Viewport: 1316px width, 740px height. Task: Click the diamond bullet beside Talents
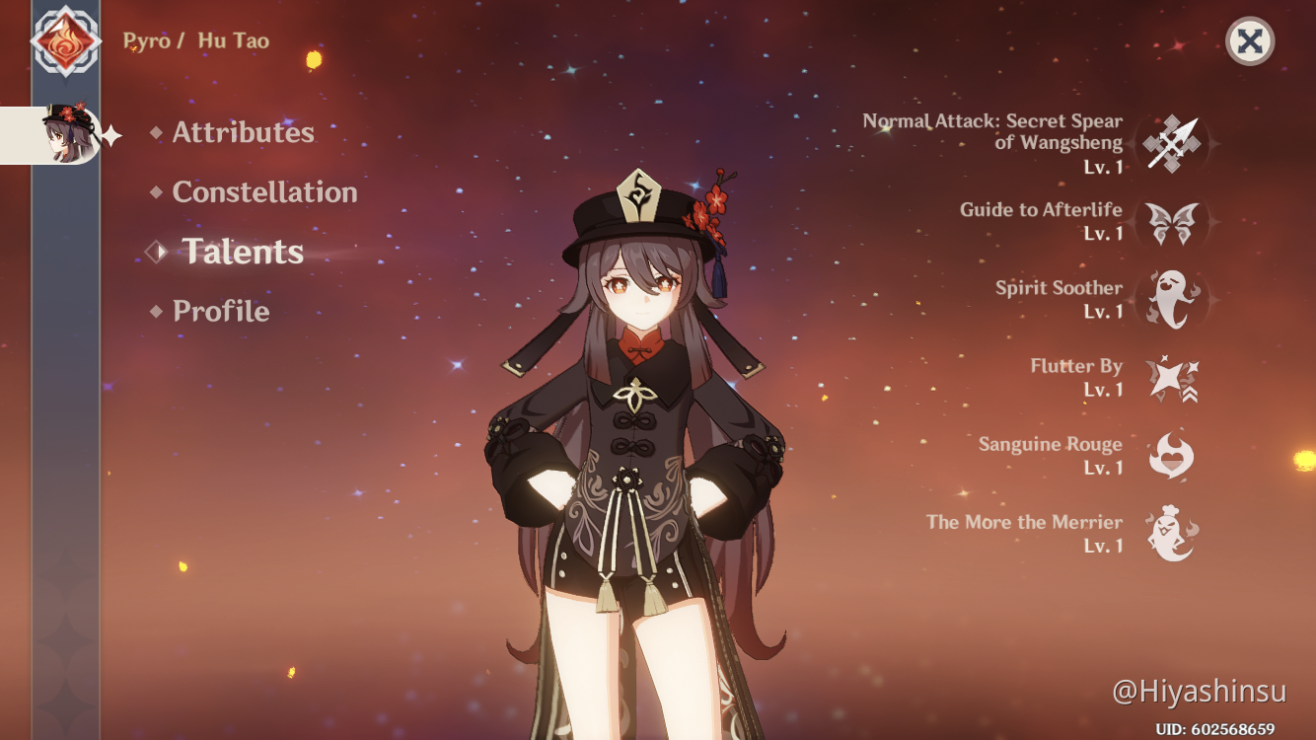154,253
